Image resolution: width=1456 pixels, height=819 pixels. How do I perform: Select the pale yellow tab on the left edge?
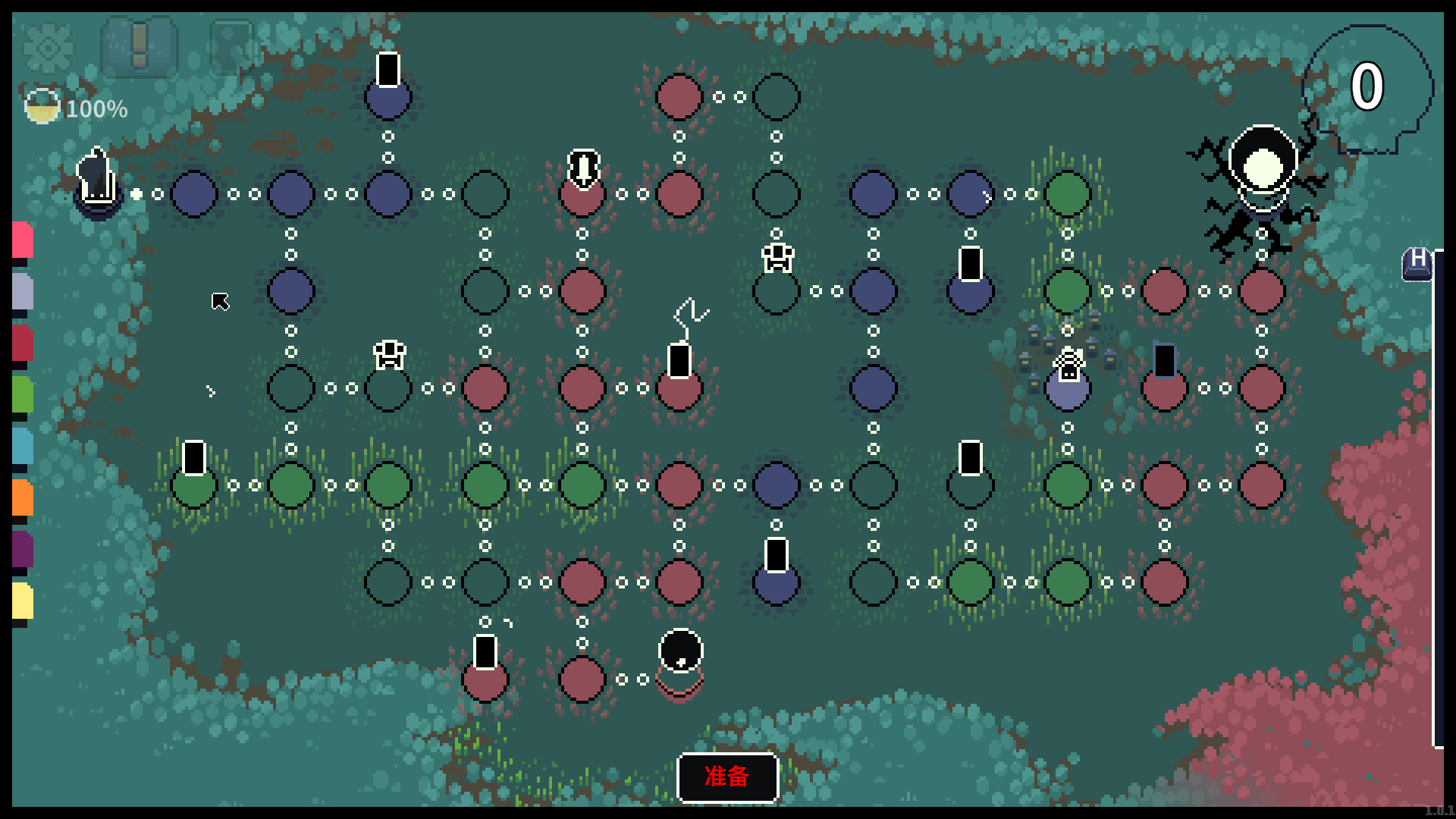(22, 601)
